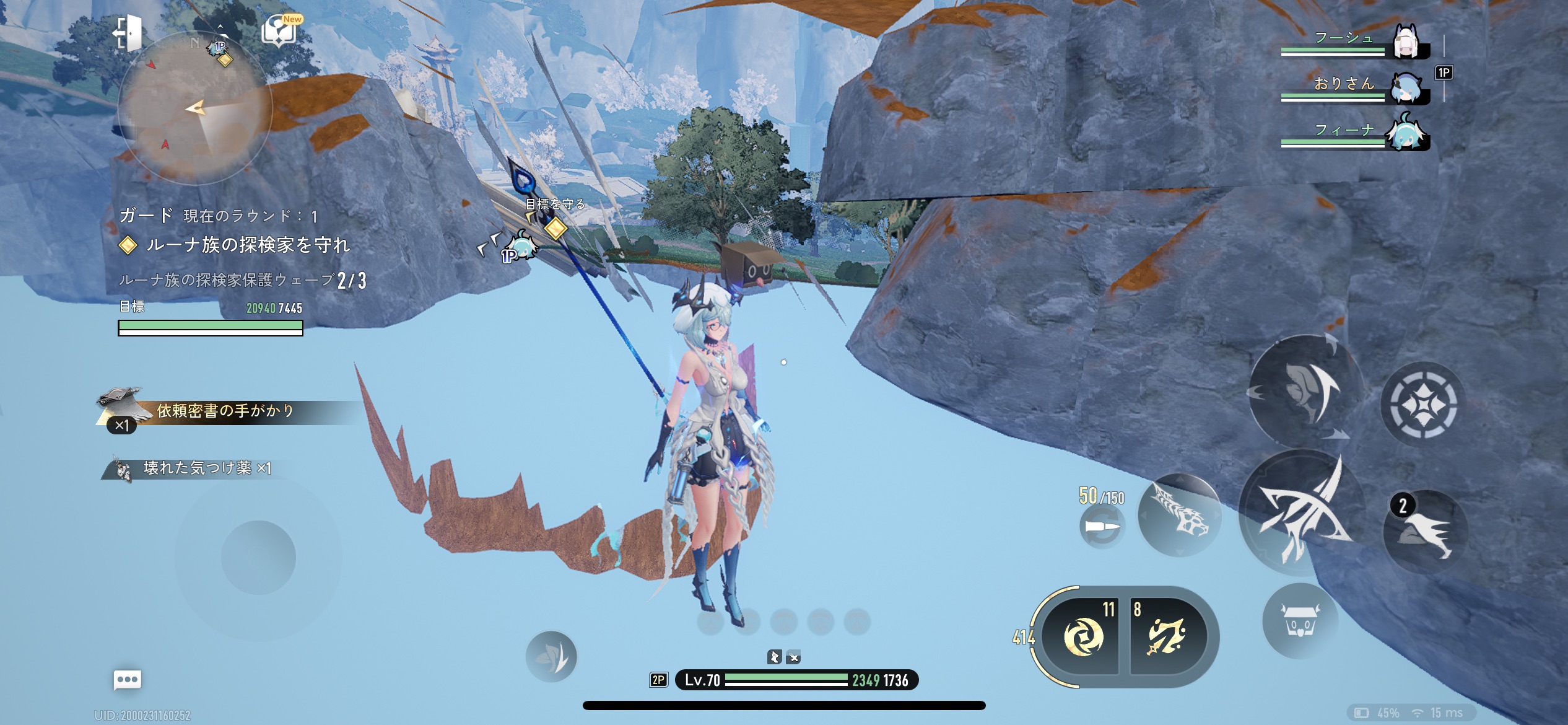Activate the beast skull weapon skill
Screen dimensions: 1568x725
(1179, 516)
